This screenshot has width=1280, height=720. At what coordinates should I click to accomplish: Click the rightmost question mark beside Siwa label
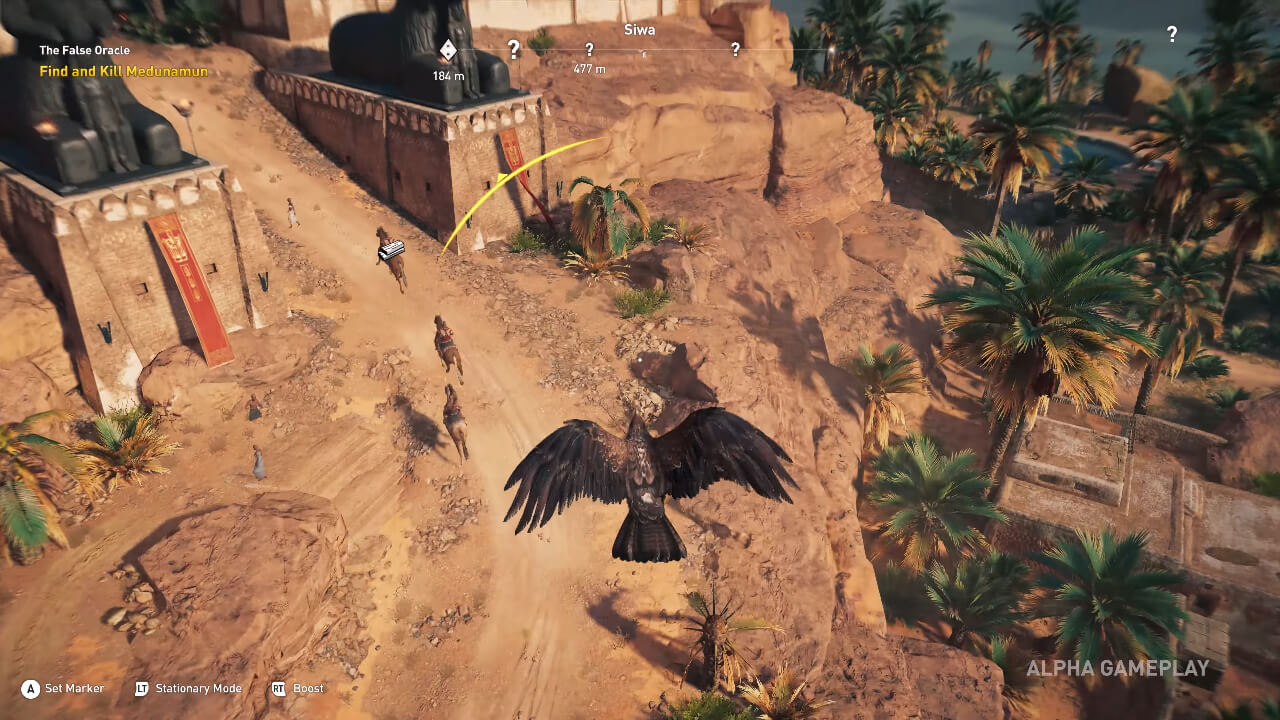(737, 47)
